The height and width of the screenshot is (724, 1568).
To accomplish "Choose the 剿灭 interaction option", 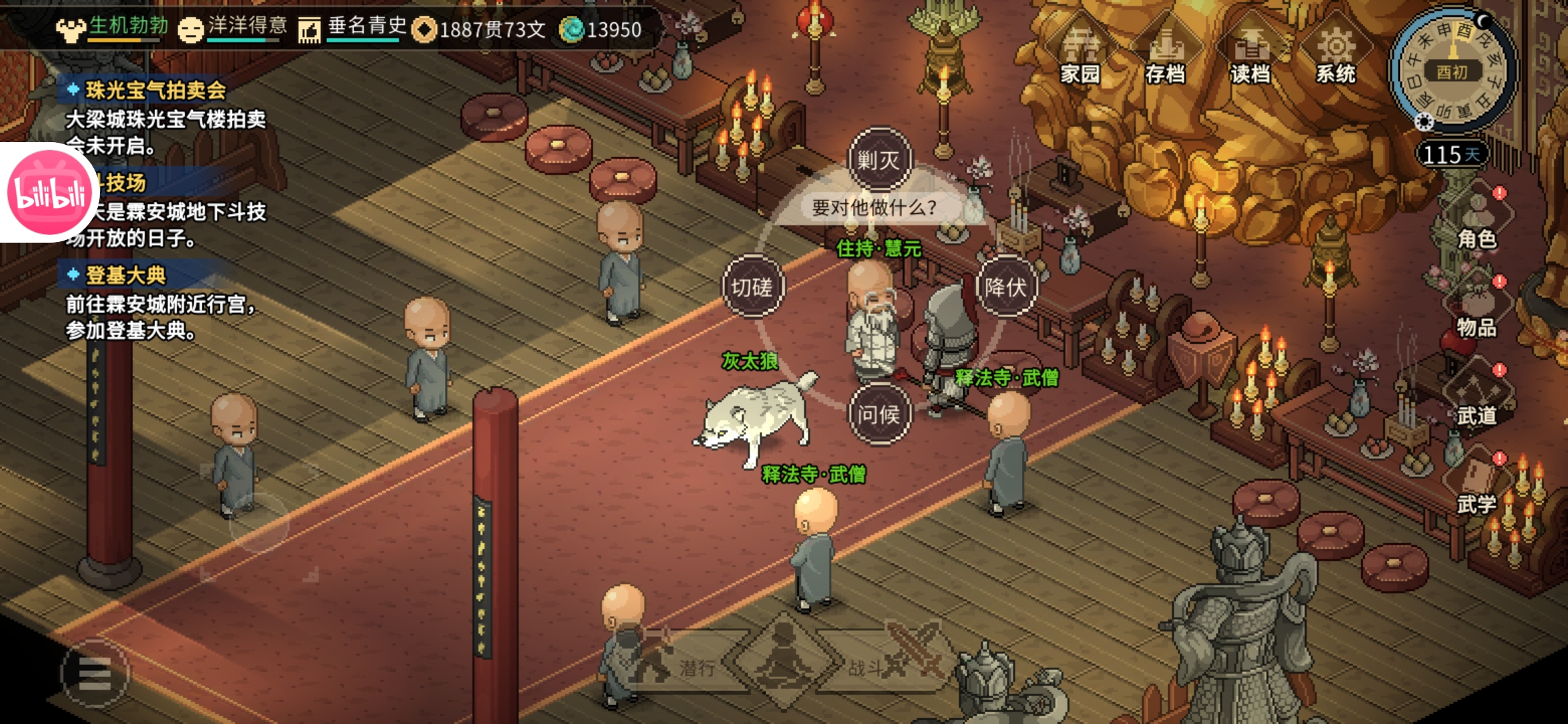I will tap(879, 160).
